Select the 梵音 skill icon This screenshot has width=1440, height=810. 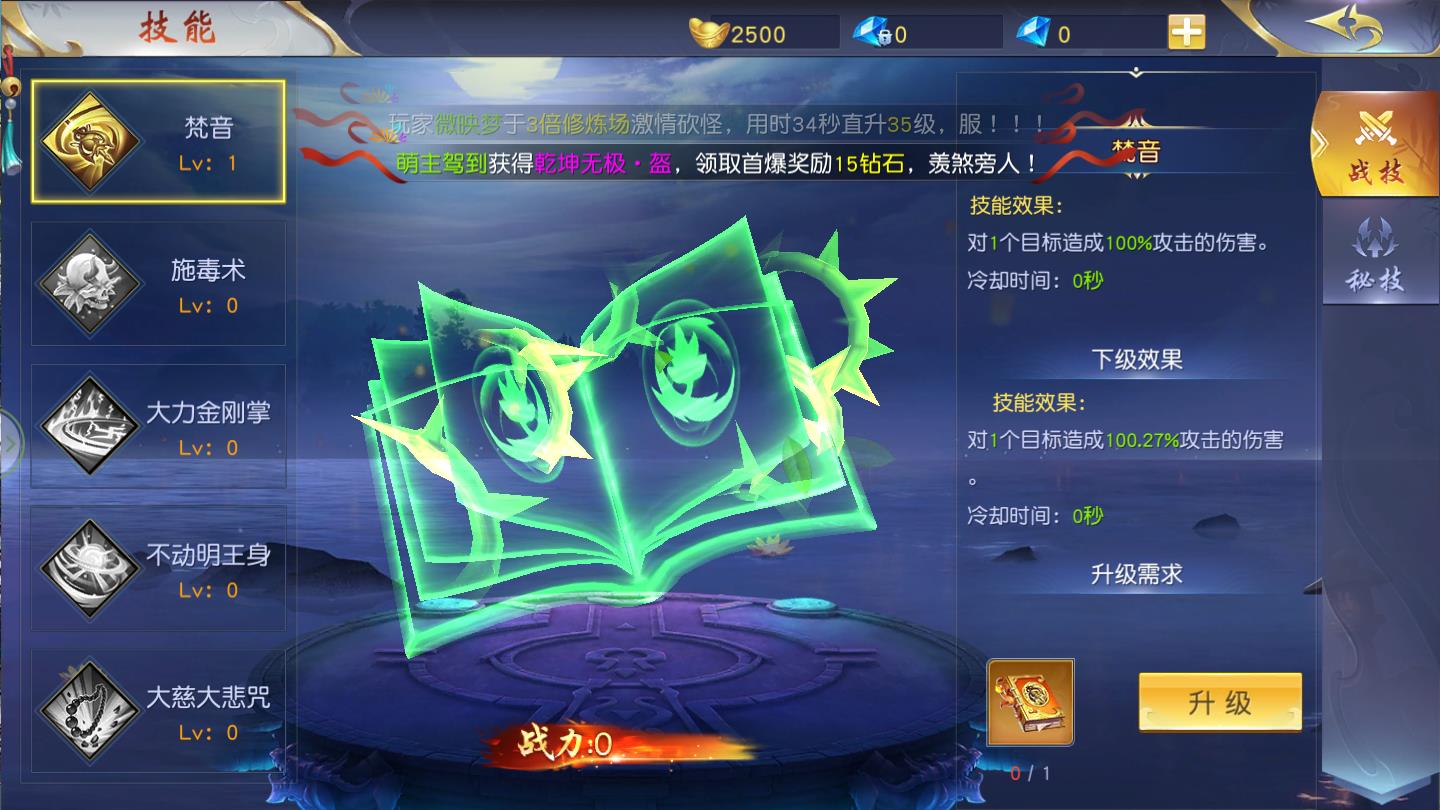(x=90, y=140)
